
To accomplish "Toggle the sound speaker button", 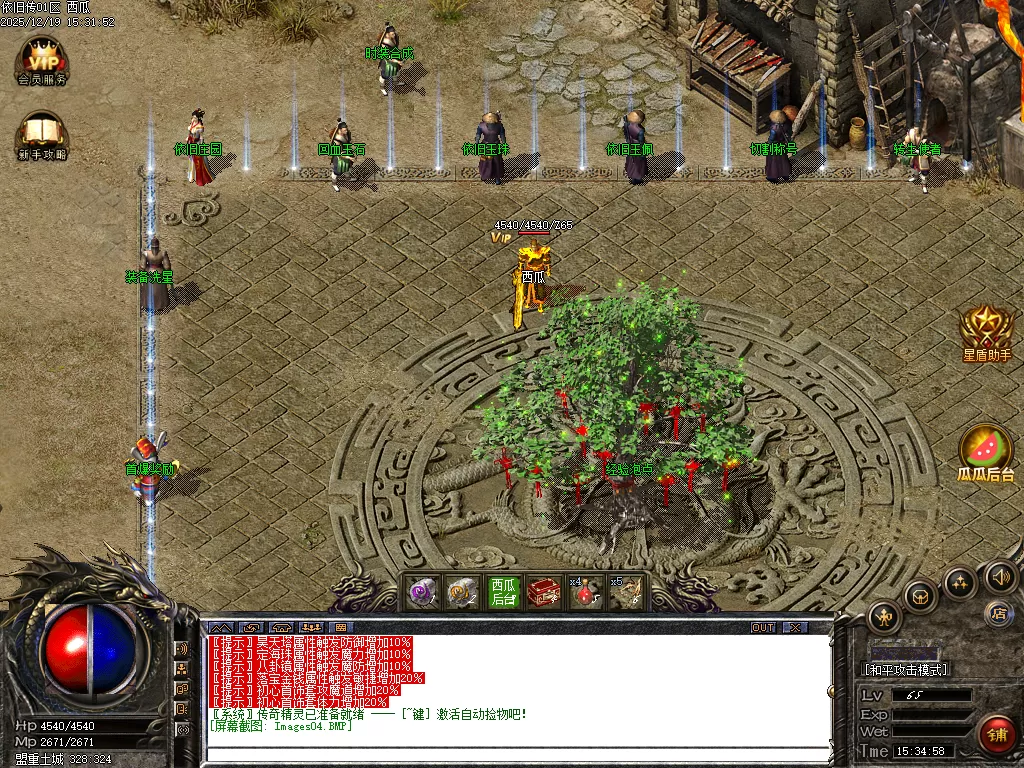I will coord(1000,576).
